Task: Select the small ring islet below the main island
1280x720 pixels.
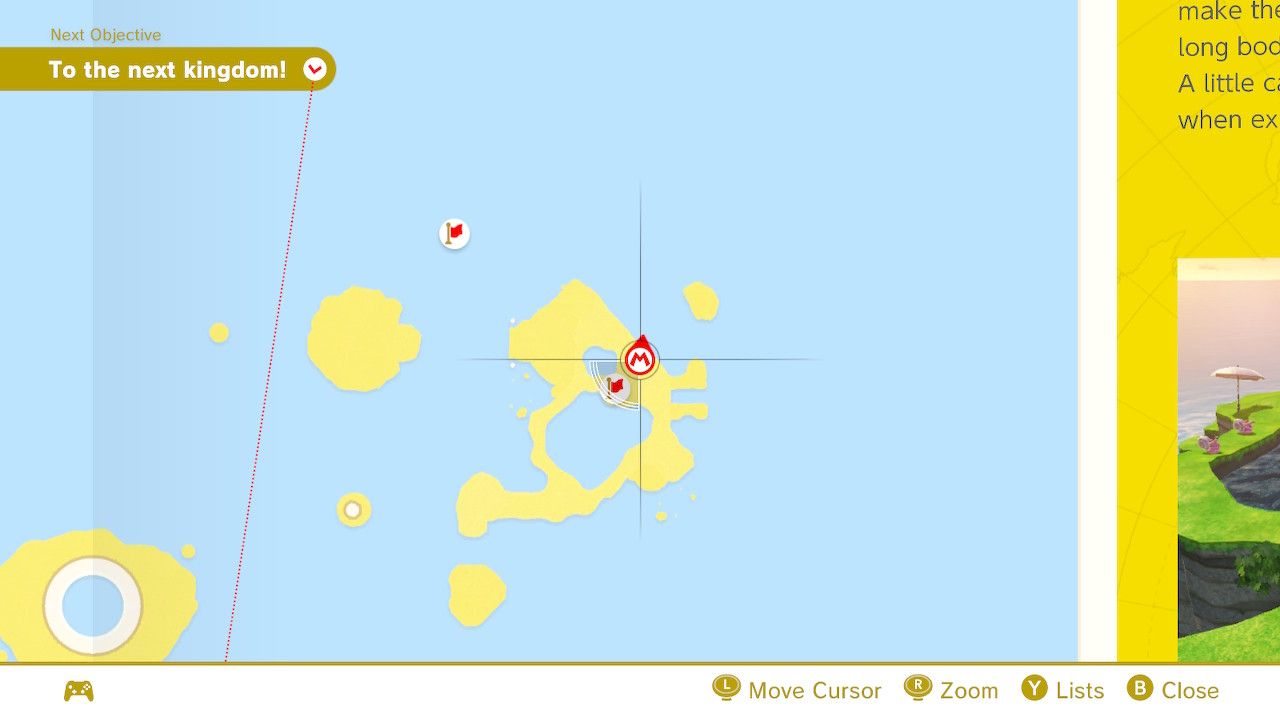Action: tap(352, 511)
